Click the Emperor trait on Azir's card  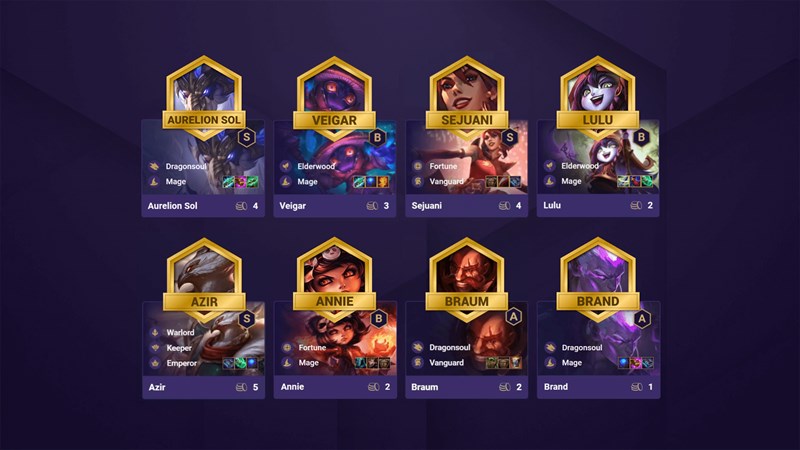click(x=182, y=362)
